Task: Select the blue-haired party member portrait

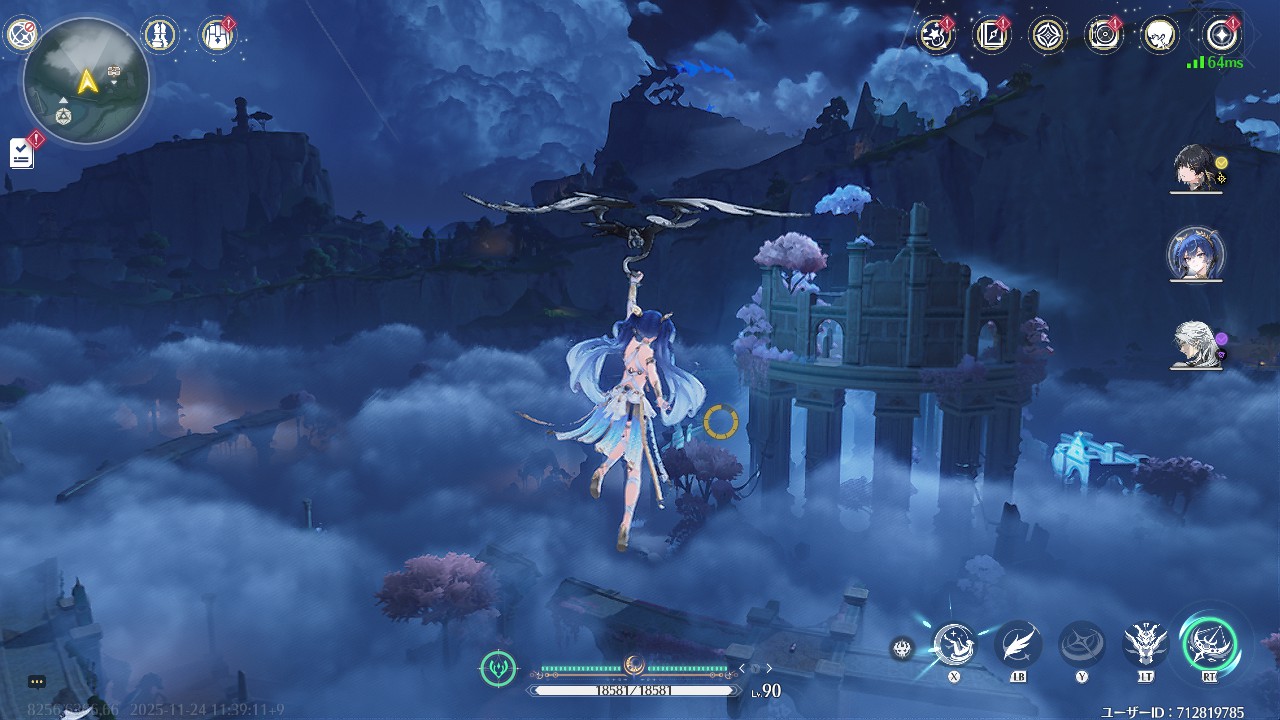Action: 1196,256
